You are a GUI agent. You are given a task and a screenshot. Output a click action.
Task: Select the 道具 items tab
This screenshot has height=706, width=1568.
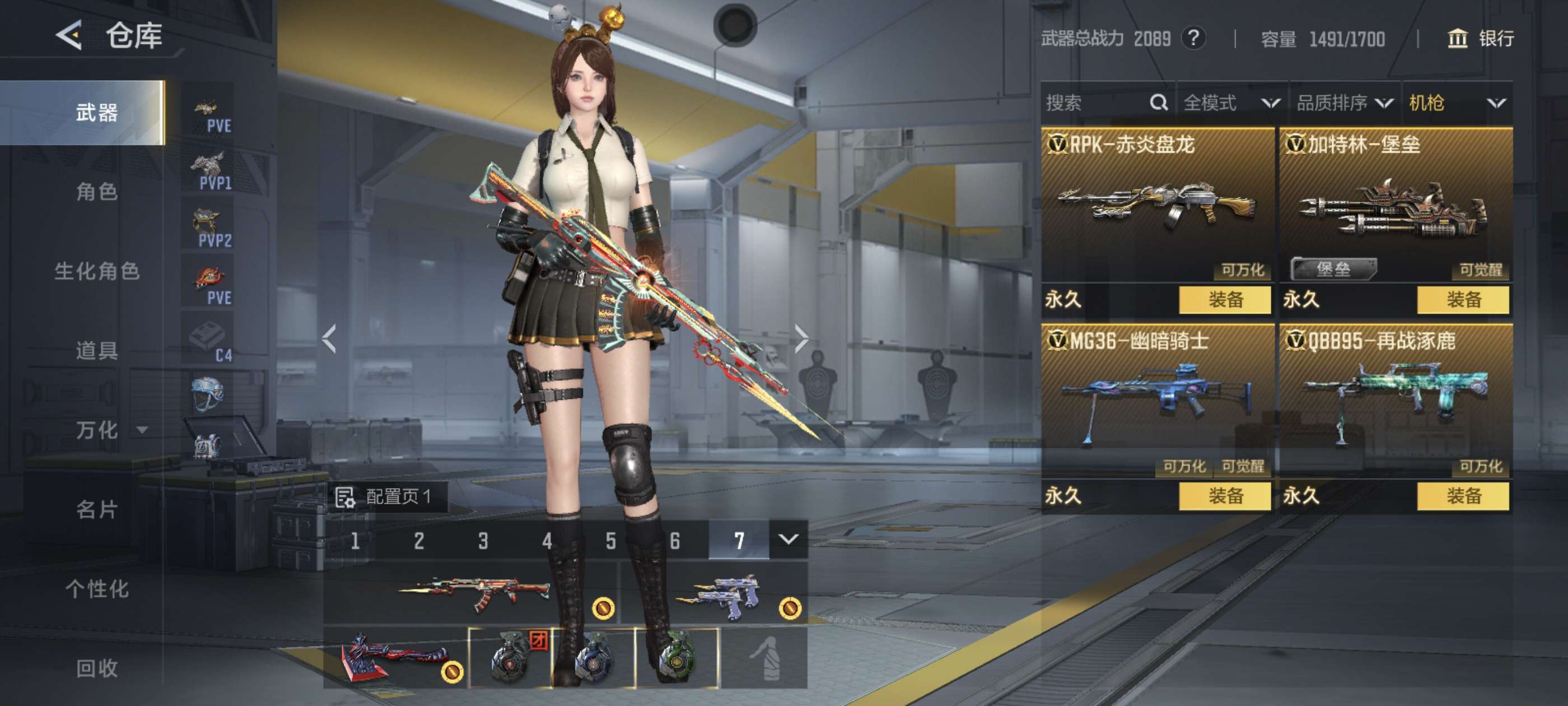click(97, 350)
